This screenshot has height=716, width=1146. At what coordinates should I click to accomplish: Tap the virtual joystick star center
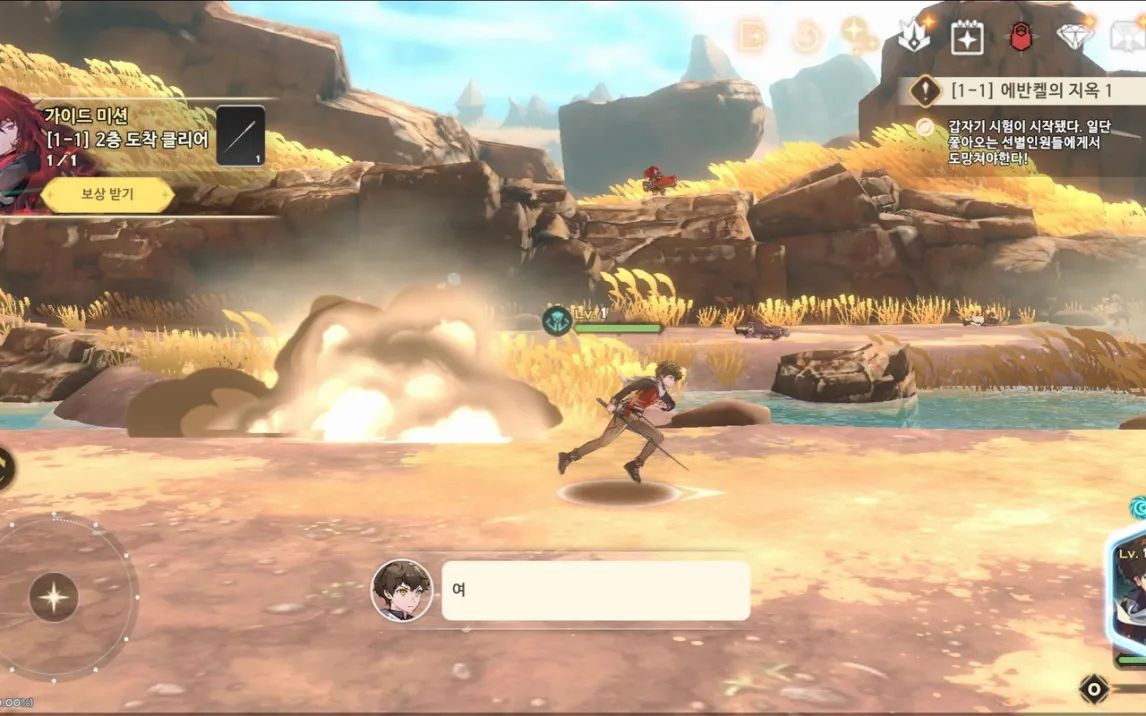(54, 598)
